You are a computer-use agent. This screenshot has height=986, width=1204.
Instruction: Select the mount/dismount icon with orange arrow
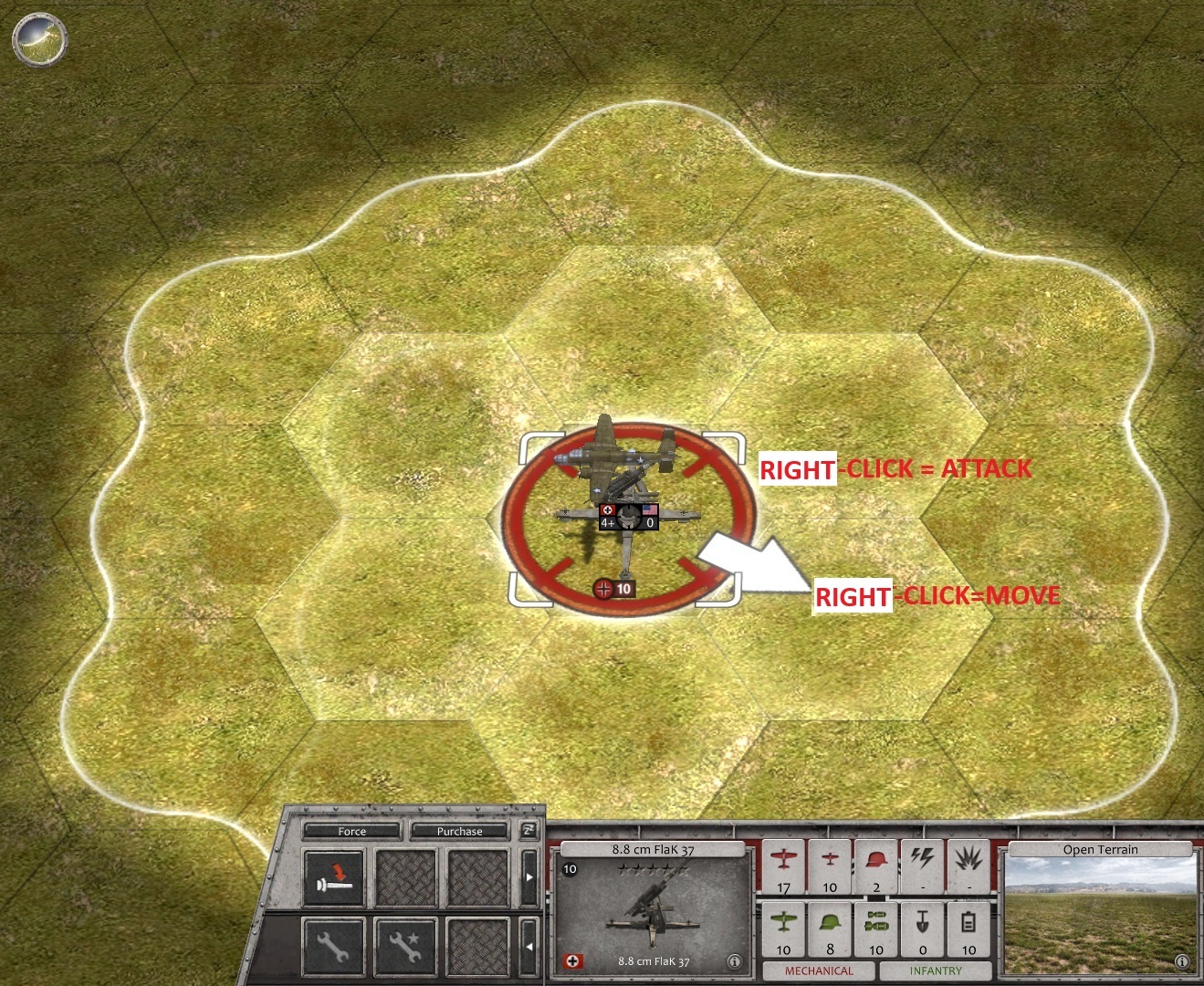(x=334, y=876)
